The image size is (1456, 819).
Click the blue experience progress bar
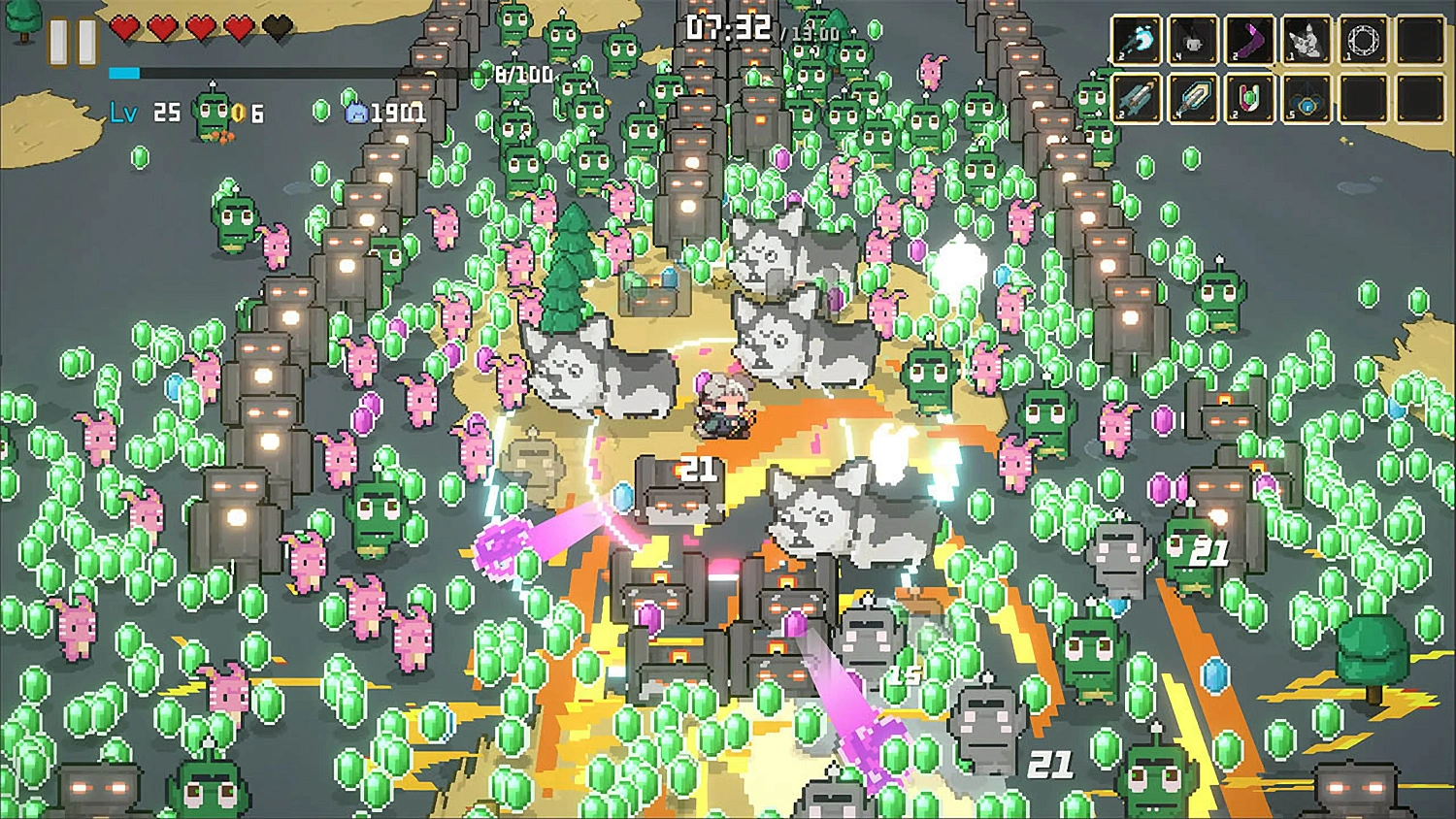pyautogui.click(x=124, y=72)
